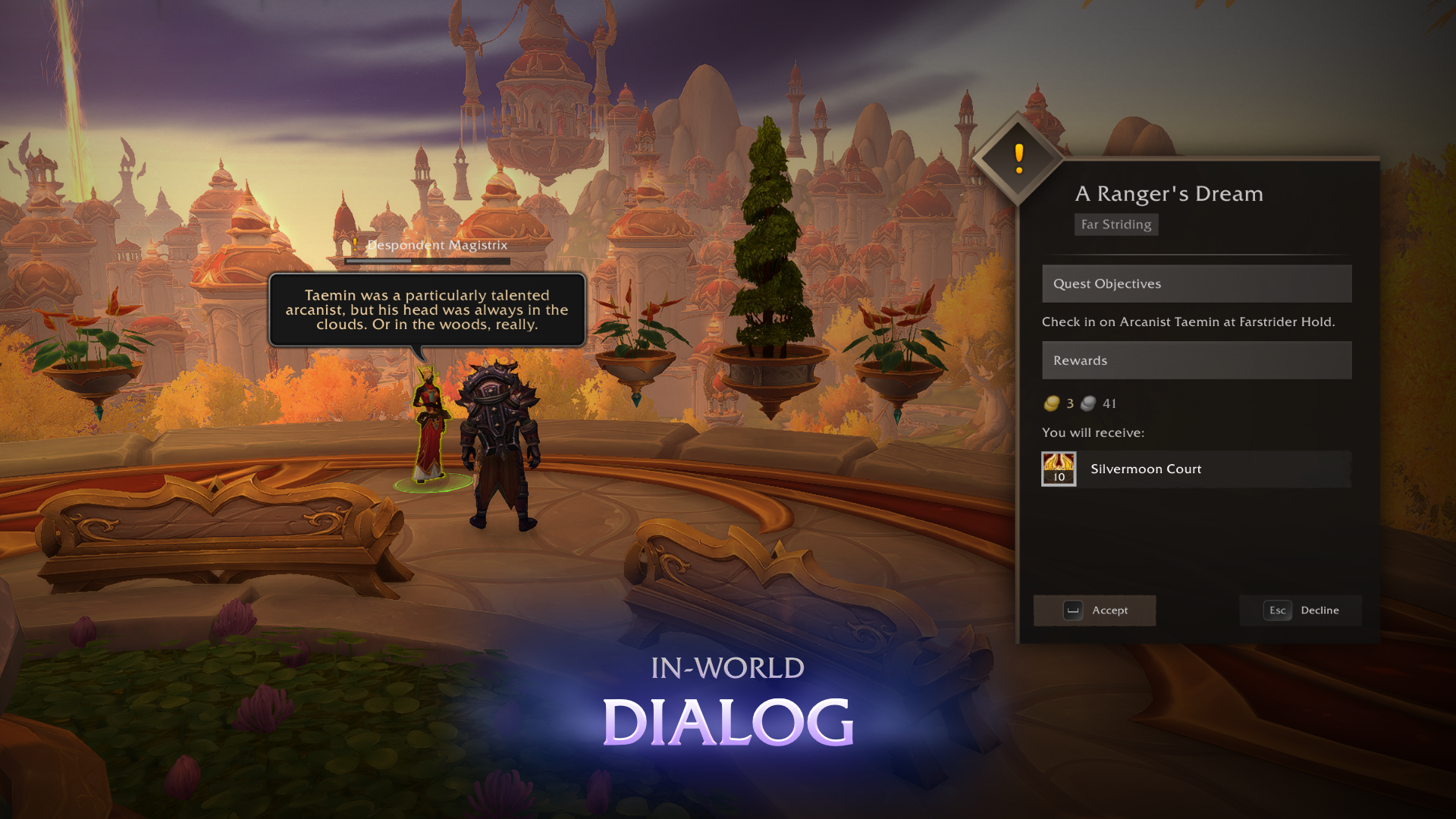The height and width of the screenshot is (819, 1456).
Task: Select the Silvermoon Court reward
Action: pos(1196,469)
